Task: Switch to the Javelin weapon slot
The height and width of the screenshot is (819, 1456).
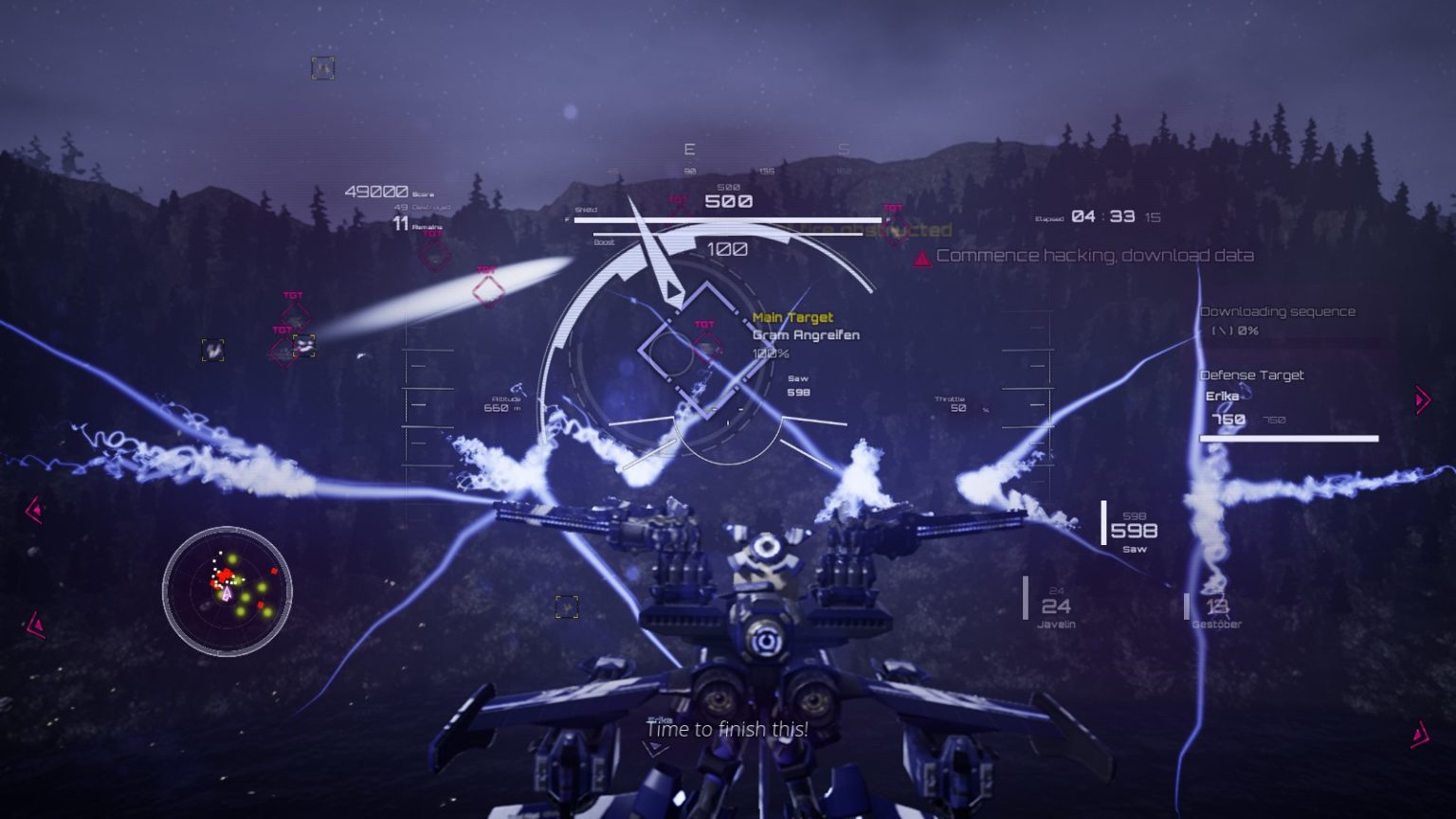Action: pos(1055,607)
